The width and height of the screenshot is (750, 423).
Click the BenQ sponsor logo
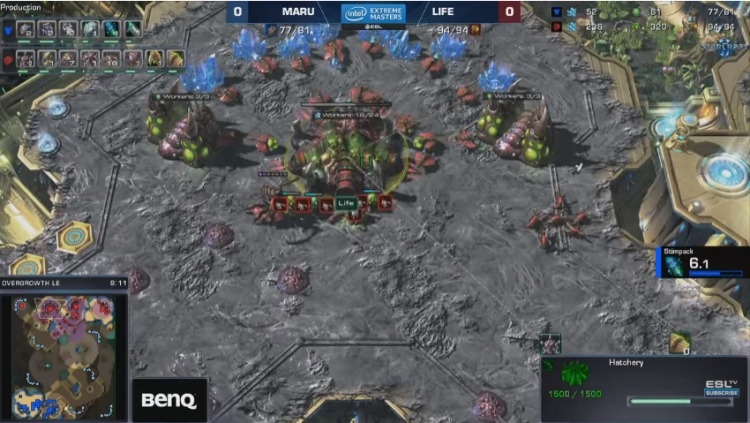[x=169, y=400]
